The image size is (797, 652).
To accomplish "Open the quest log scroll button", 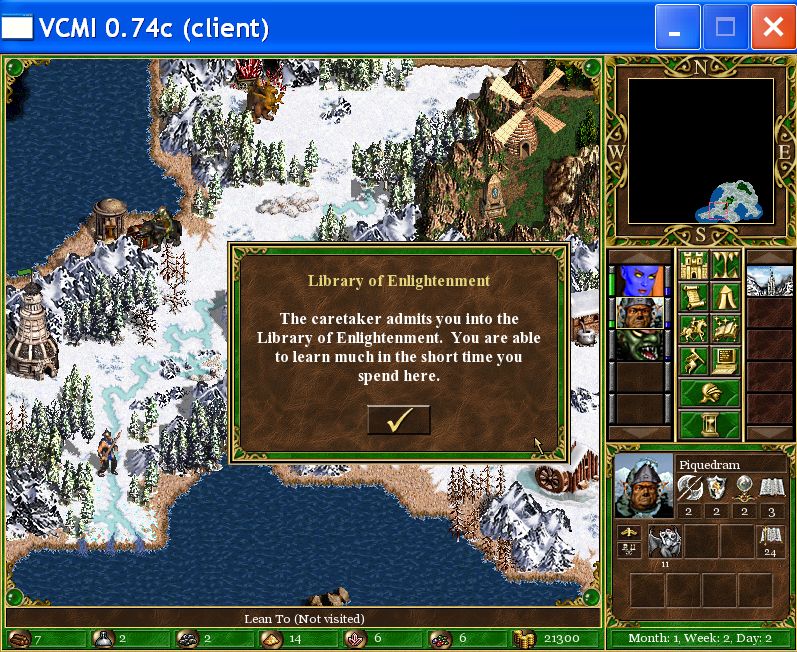I will click(x=693, y=297).
